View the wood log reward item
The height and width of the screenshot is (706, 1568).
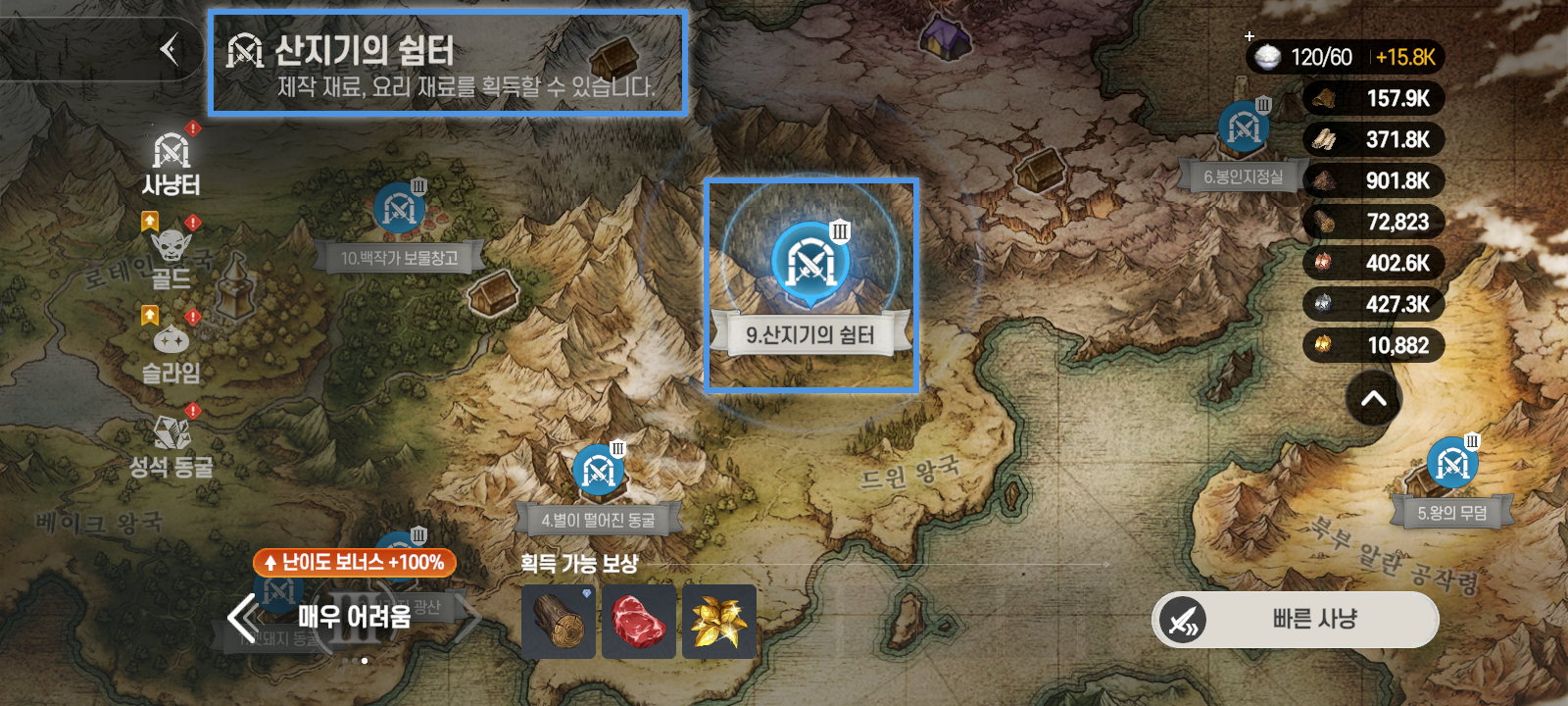point(559,622)
